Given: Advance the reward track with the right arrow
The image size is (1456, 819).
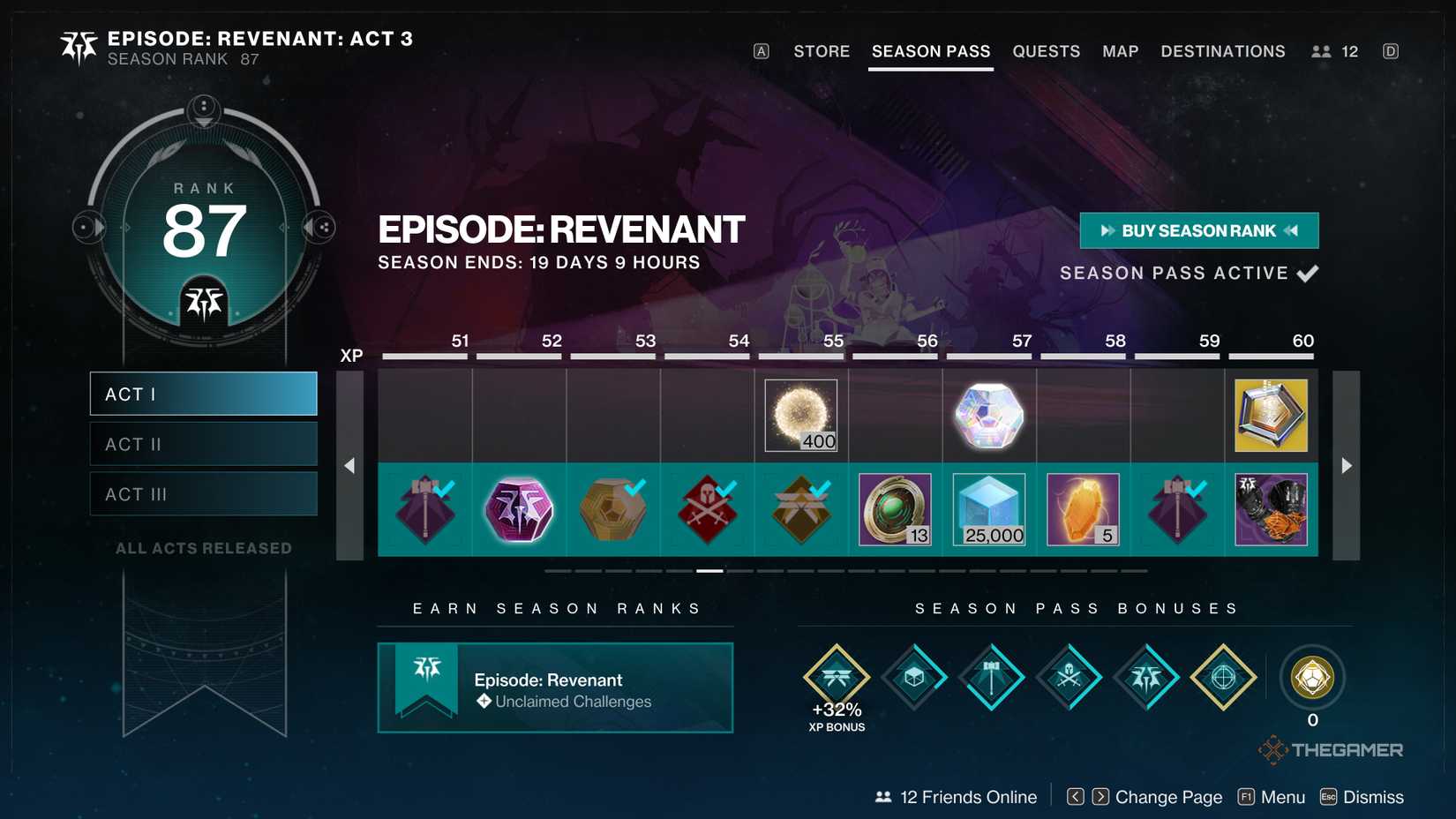Looking at the screenshot, I should (x=1346, y=465).
